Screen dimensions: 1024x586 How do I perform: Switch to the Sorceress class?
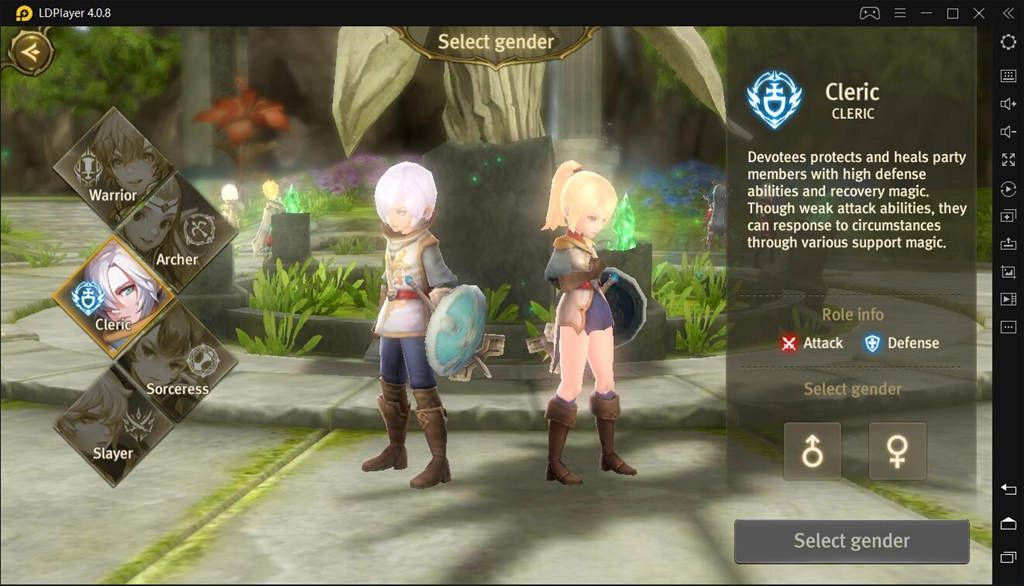[176, 362]
